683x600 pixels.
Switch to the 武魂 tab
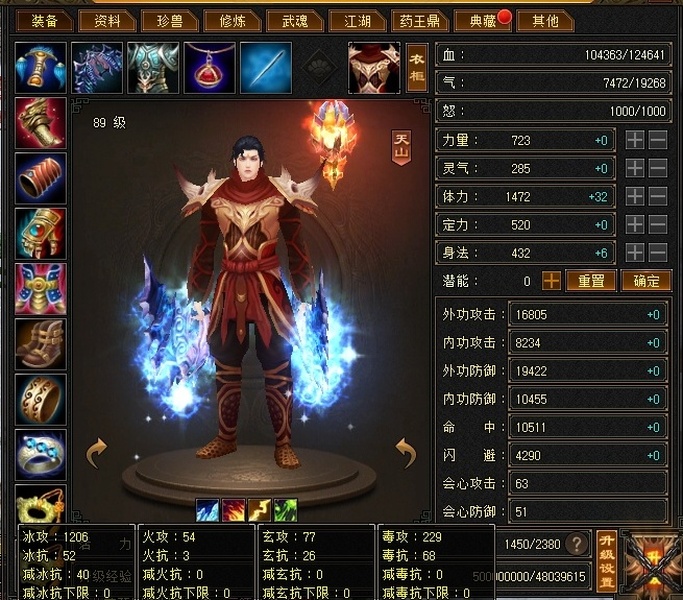coord(296,20)
